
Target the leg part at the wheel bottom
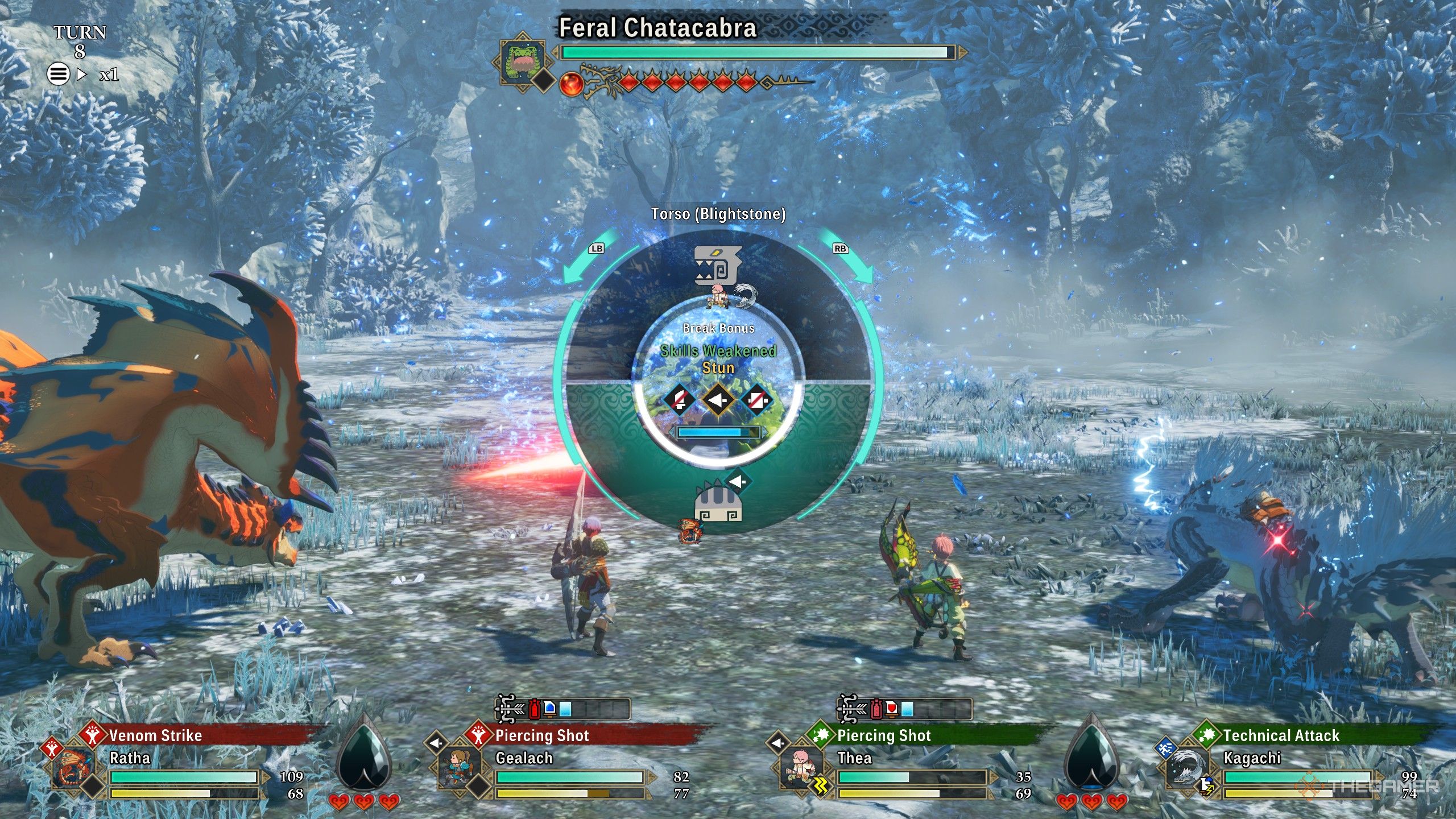tap(718, 504)
